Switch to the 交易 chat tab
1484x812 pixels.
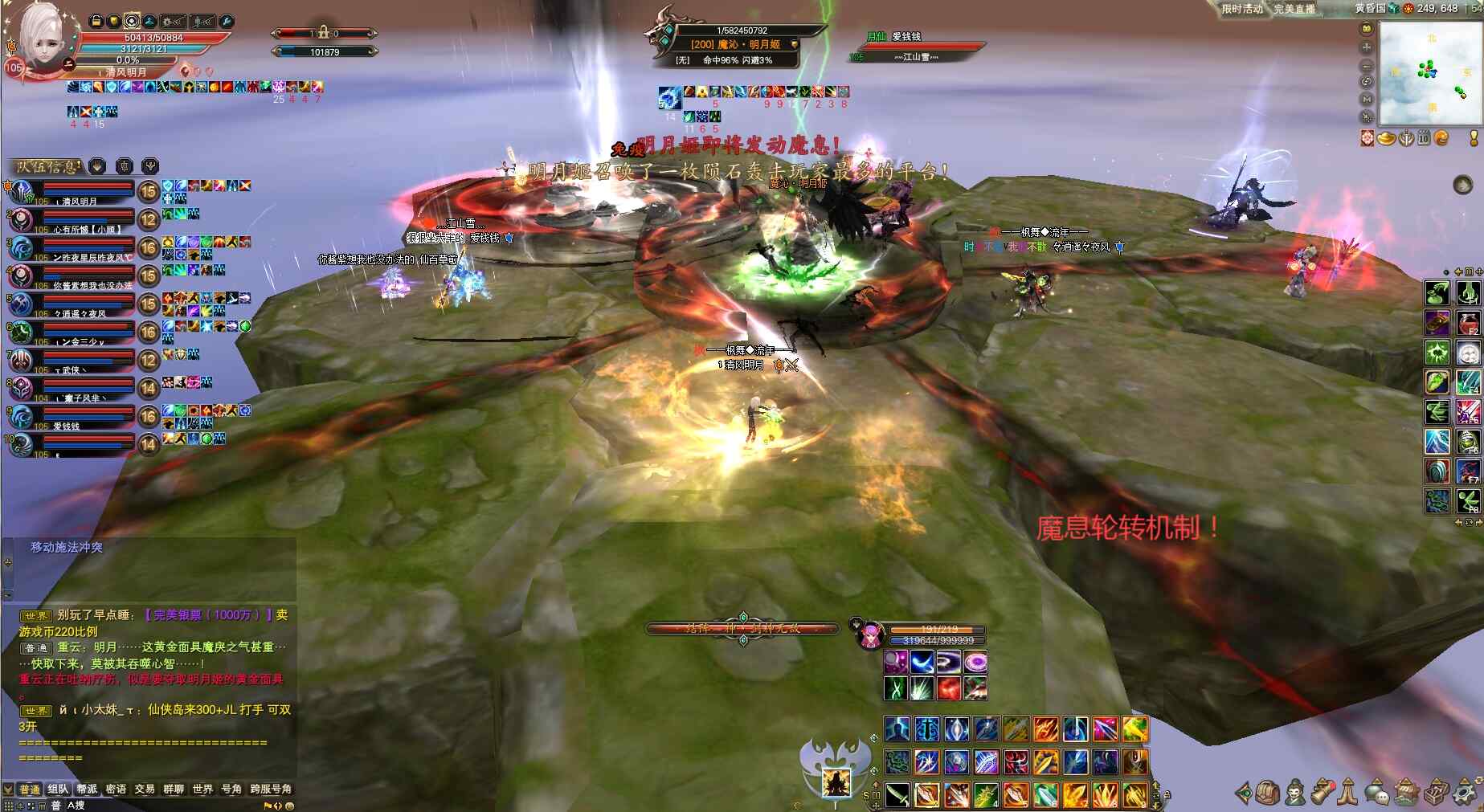(145, 789)
